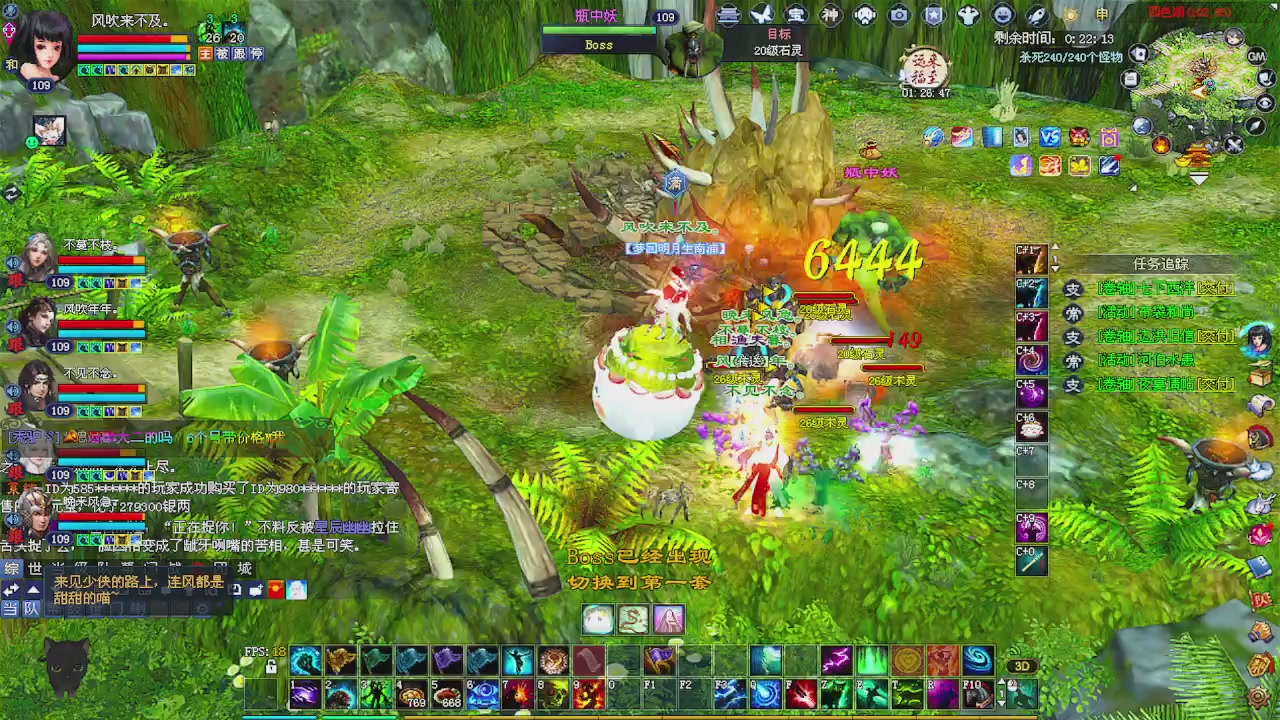The height and width of the screenshot is (720, 1280).
Task: Cast the skill in hotbar slot 1
Action: (305, 694)
